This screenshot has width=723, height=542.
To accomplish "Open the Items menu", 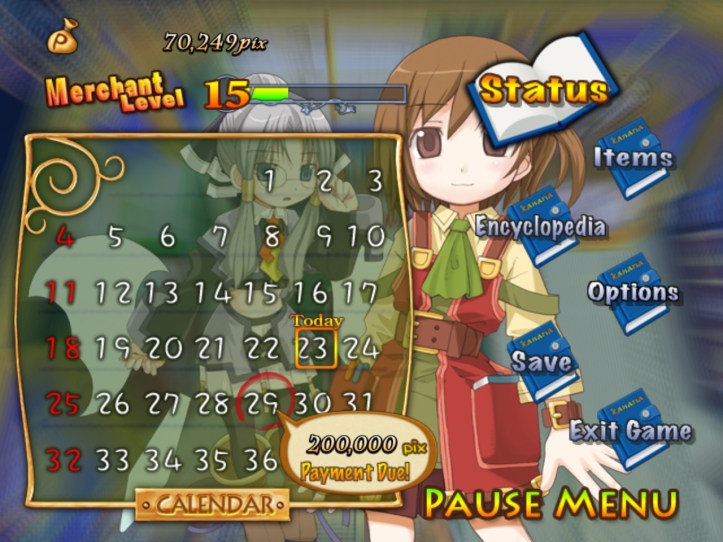I will pos(632,157).
